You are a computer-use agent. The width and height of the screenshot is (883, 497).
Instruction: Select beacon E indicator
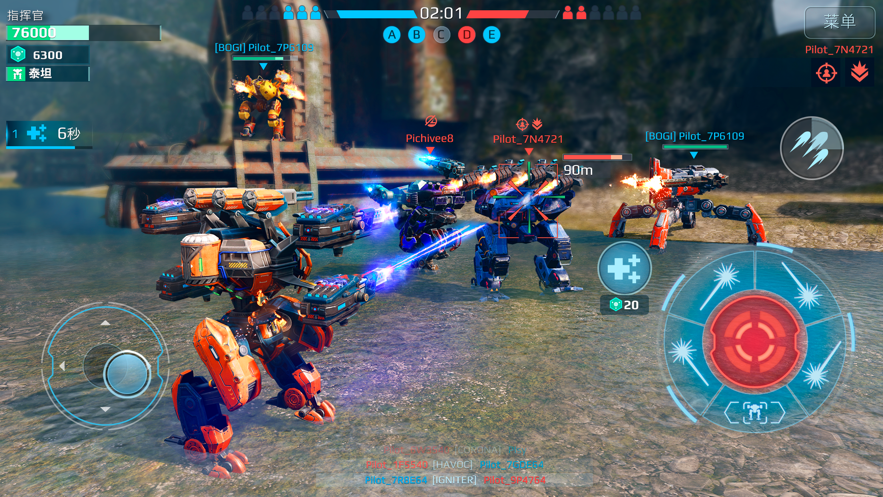point(492,35)
